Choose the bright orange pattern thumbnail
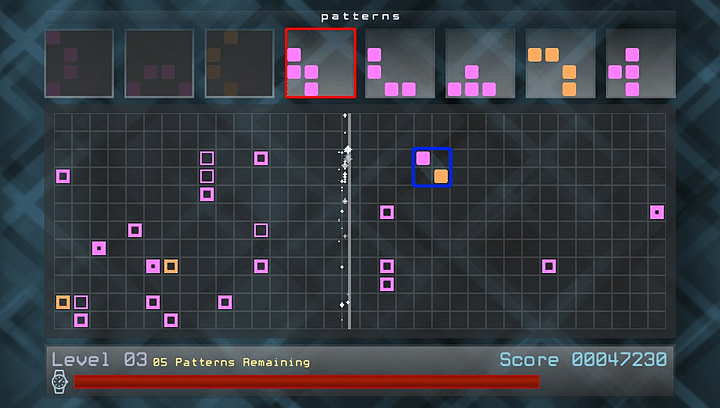 560,63
